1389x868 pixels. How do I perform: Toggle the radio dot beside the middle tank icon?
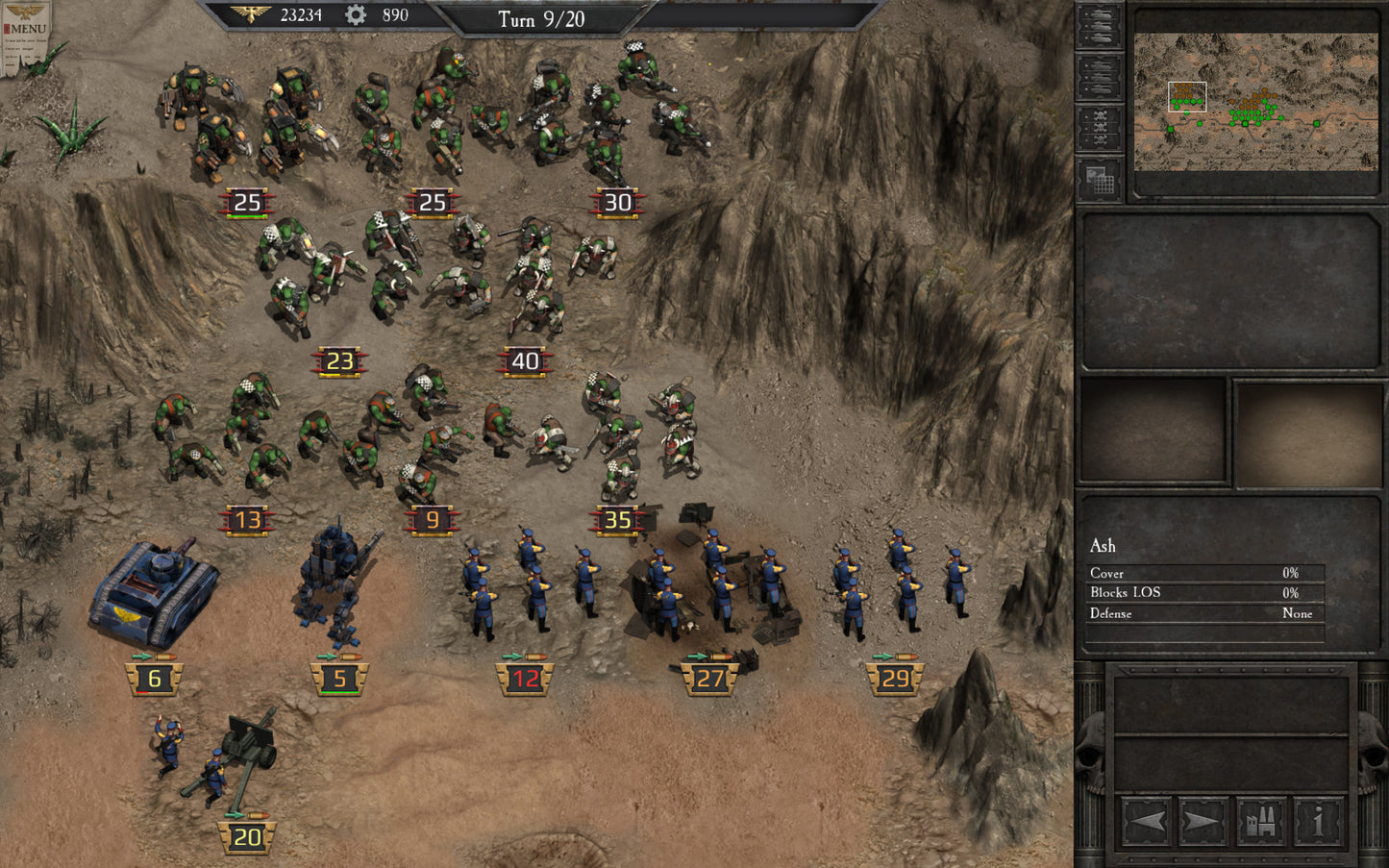(1086, 75)
